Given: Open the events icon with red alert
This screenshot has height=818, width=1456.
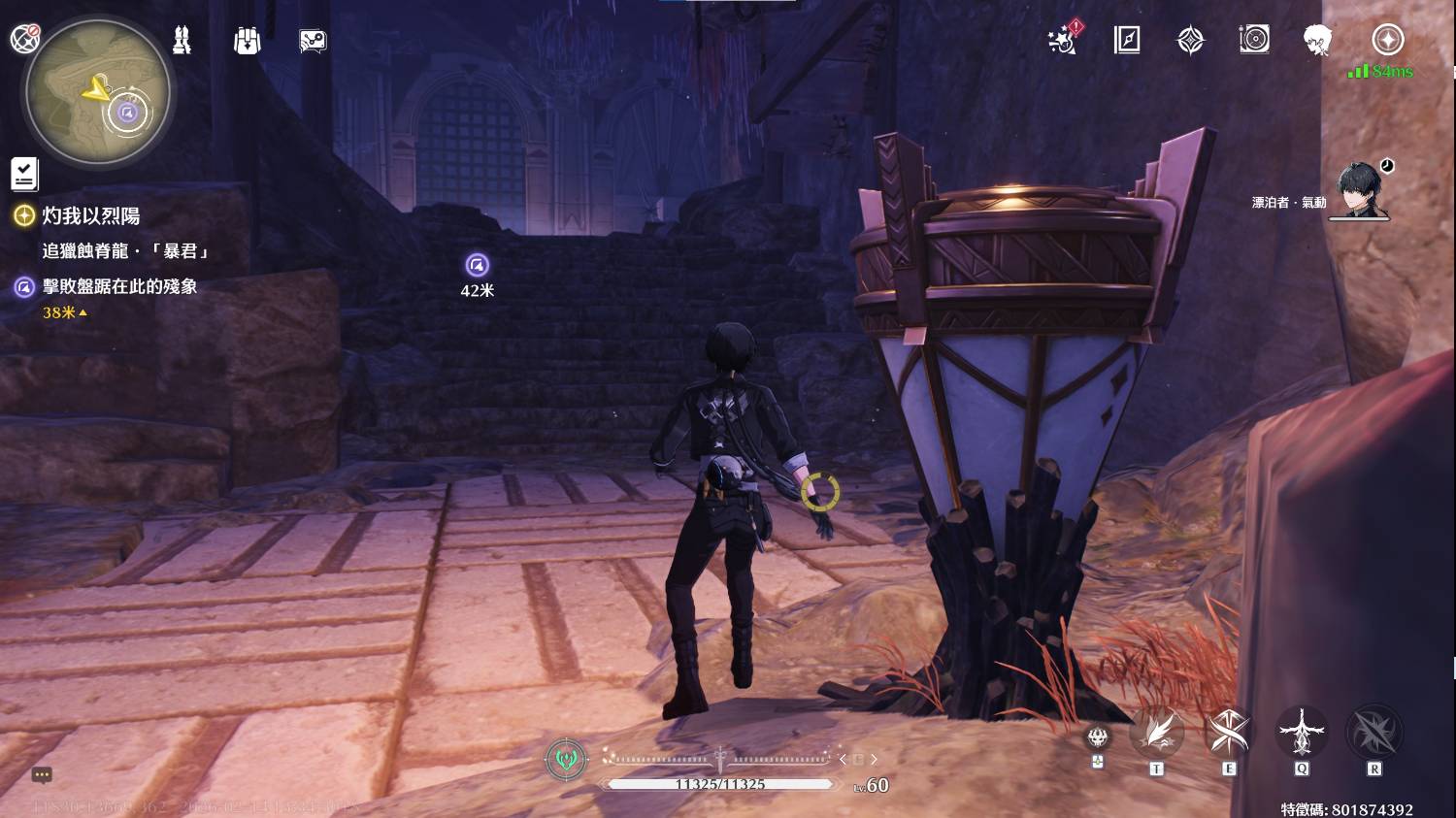Looking at the screenshot, I should click(x=1062, y=40).
